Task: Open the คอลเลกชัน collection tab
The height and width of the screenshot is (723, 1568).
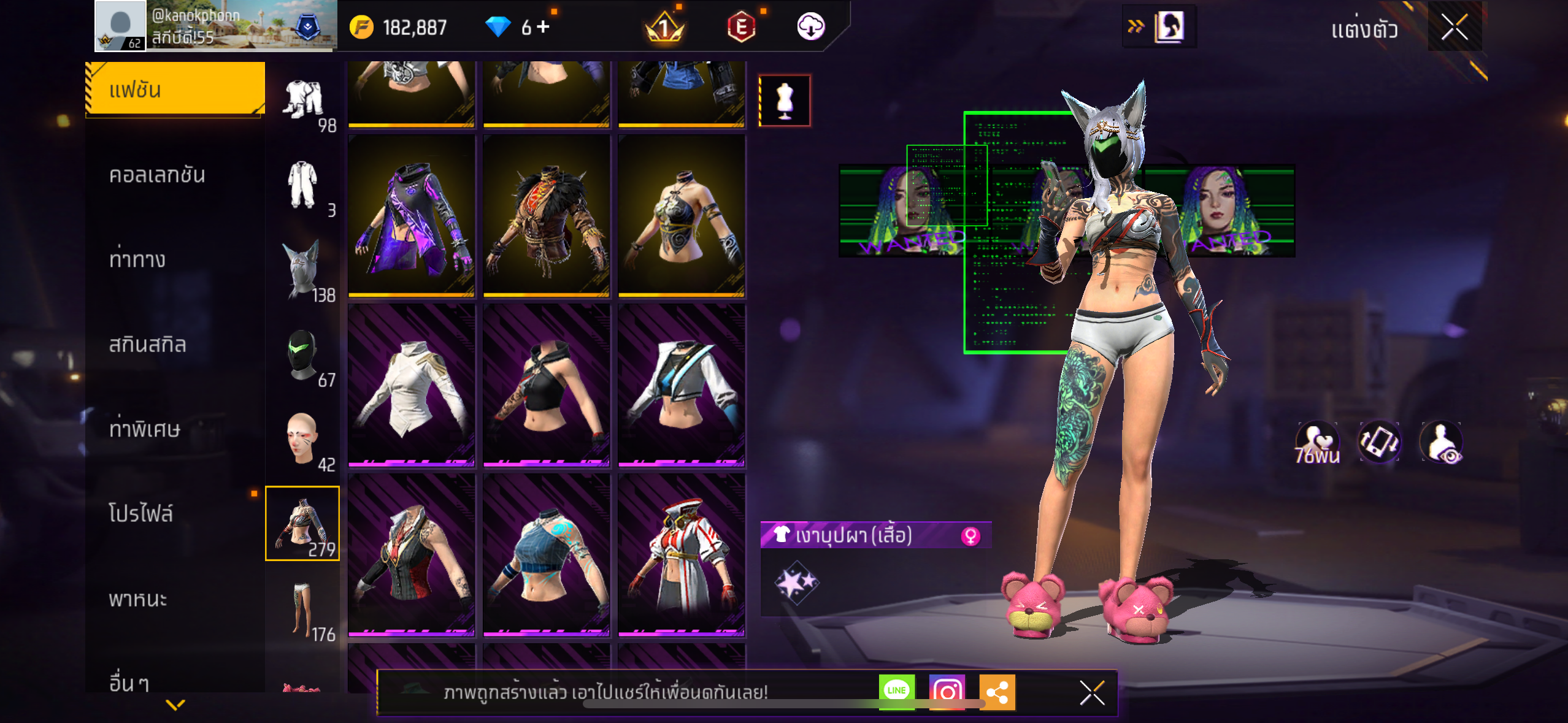Action: click(x=157, y=175)
